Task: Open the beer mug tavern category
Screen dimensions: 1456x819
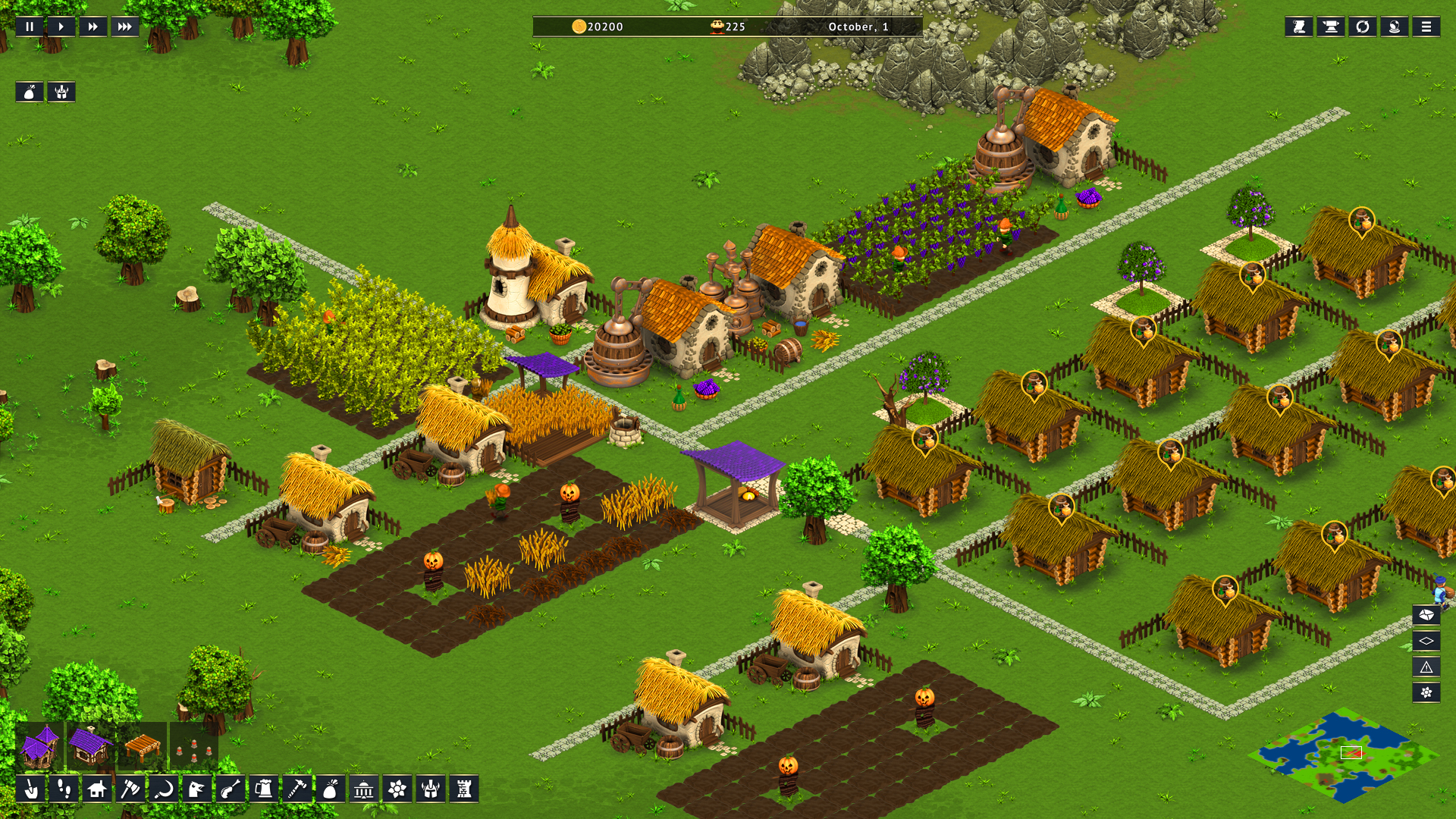Action: click(x=264, y=789)
